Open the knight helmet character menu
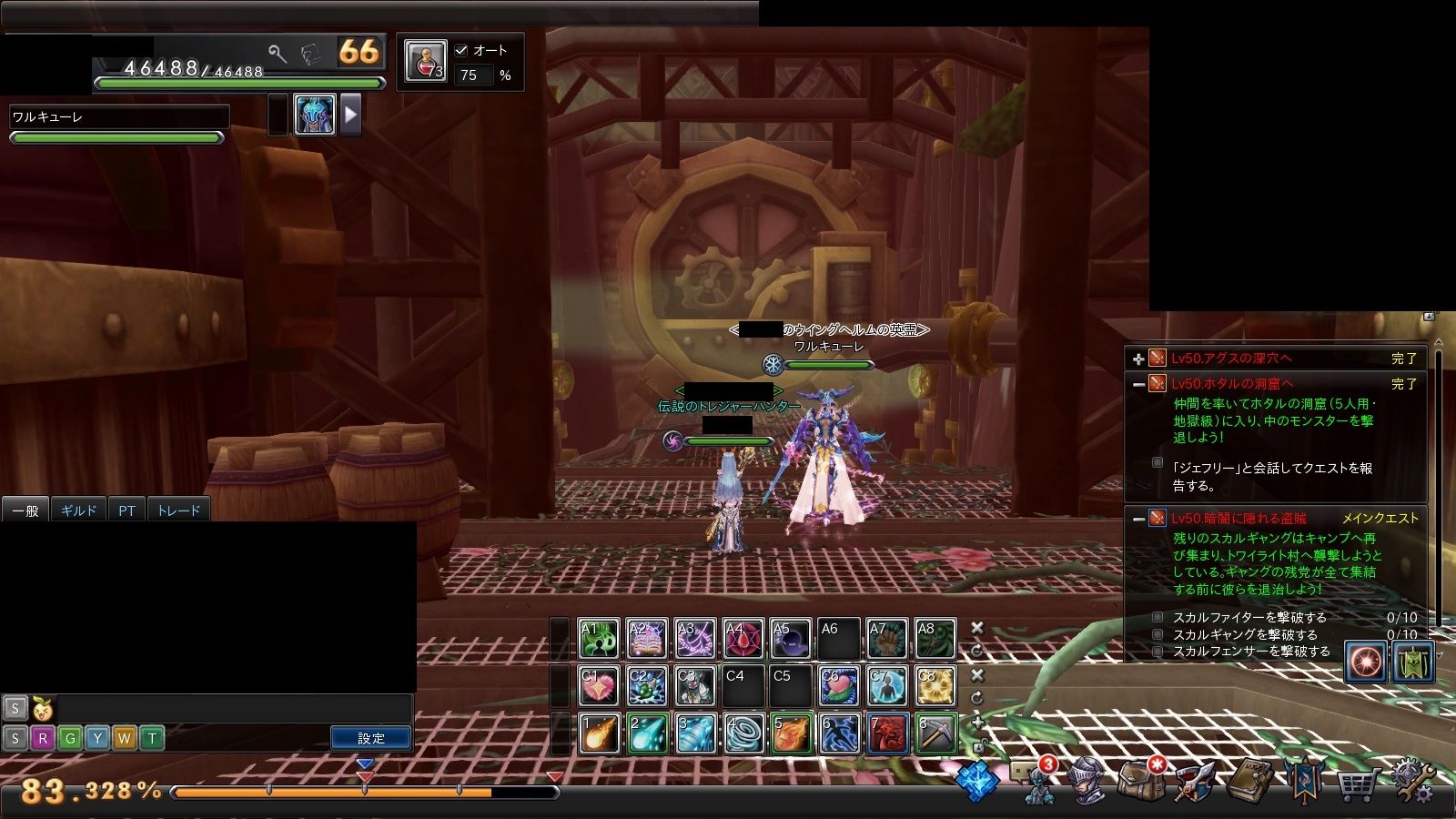1456x819 pixels. pyautogui.click(x=1087, y=781)
